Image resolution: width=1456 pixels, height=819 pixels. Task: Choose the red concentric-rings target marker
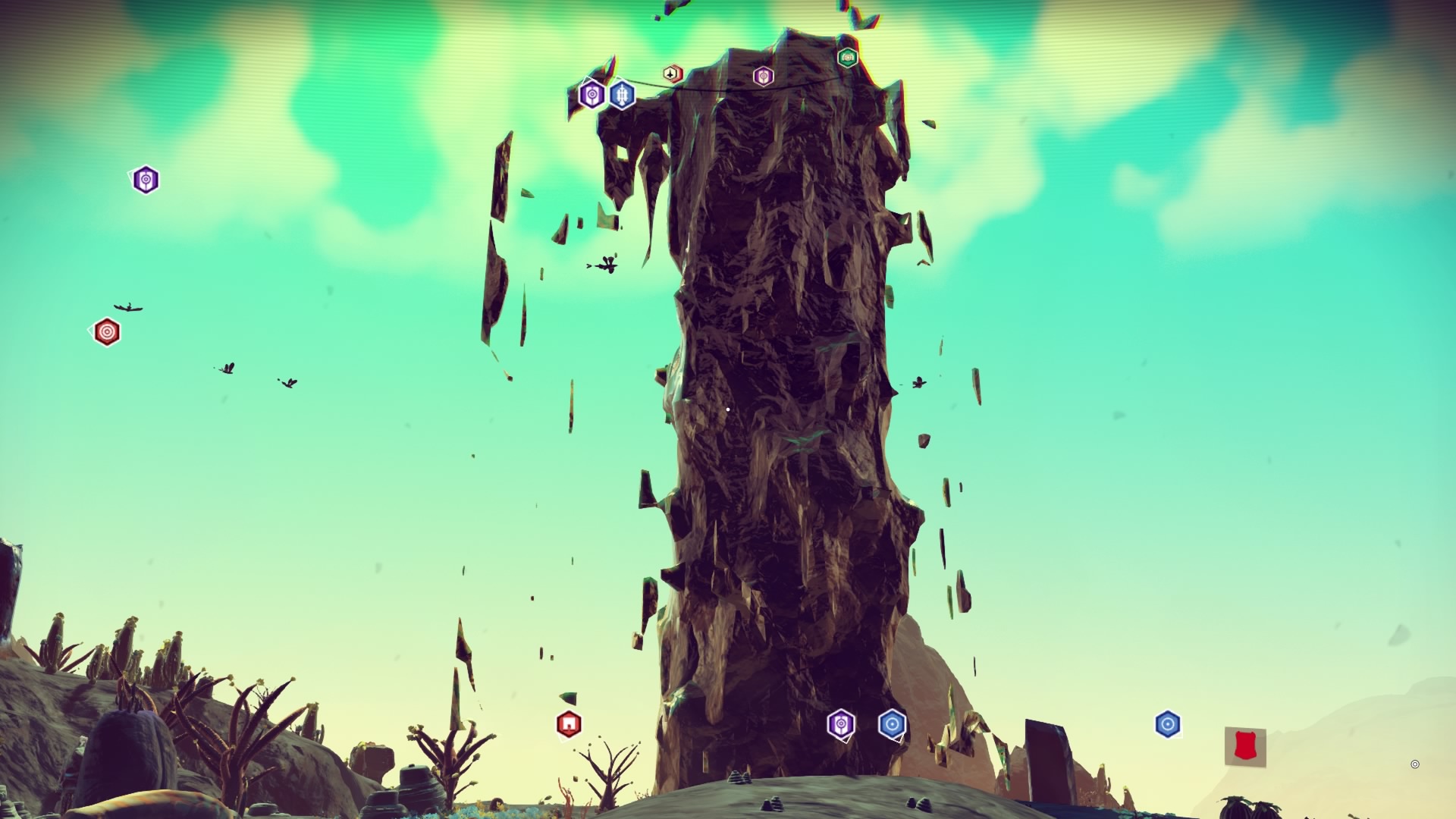pyautogui.click(x=107, y=332)
